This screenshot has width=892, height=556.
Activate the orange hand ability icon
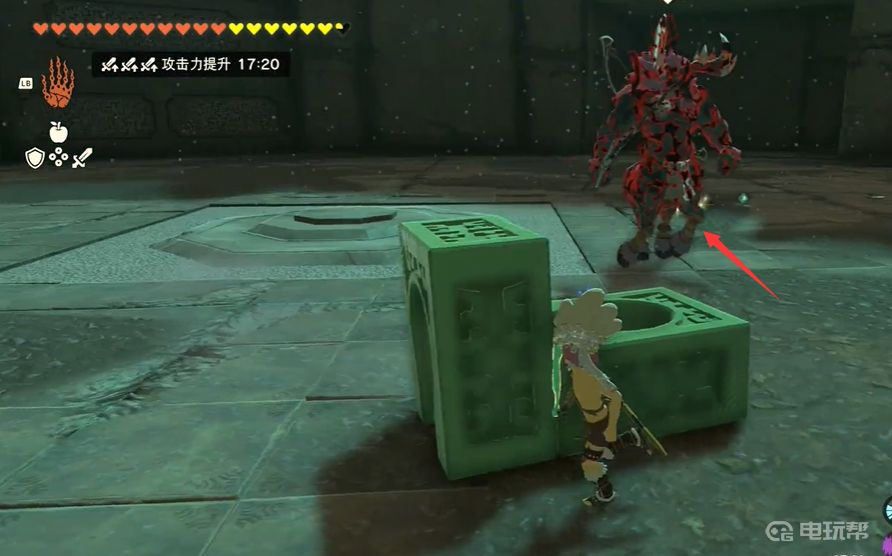point(57,86)
